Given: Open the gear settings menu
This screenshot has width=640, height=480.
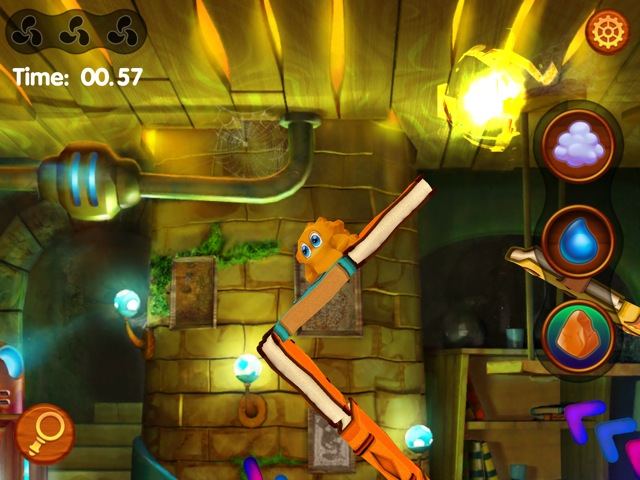Looking at the screenshot, I should pos(606,32).
